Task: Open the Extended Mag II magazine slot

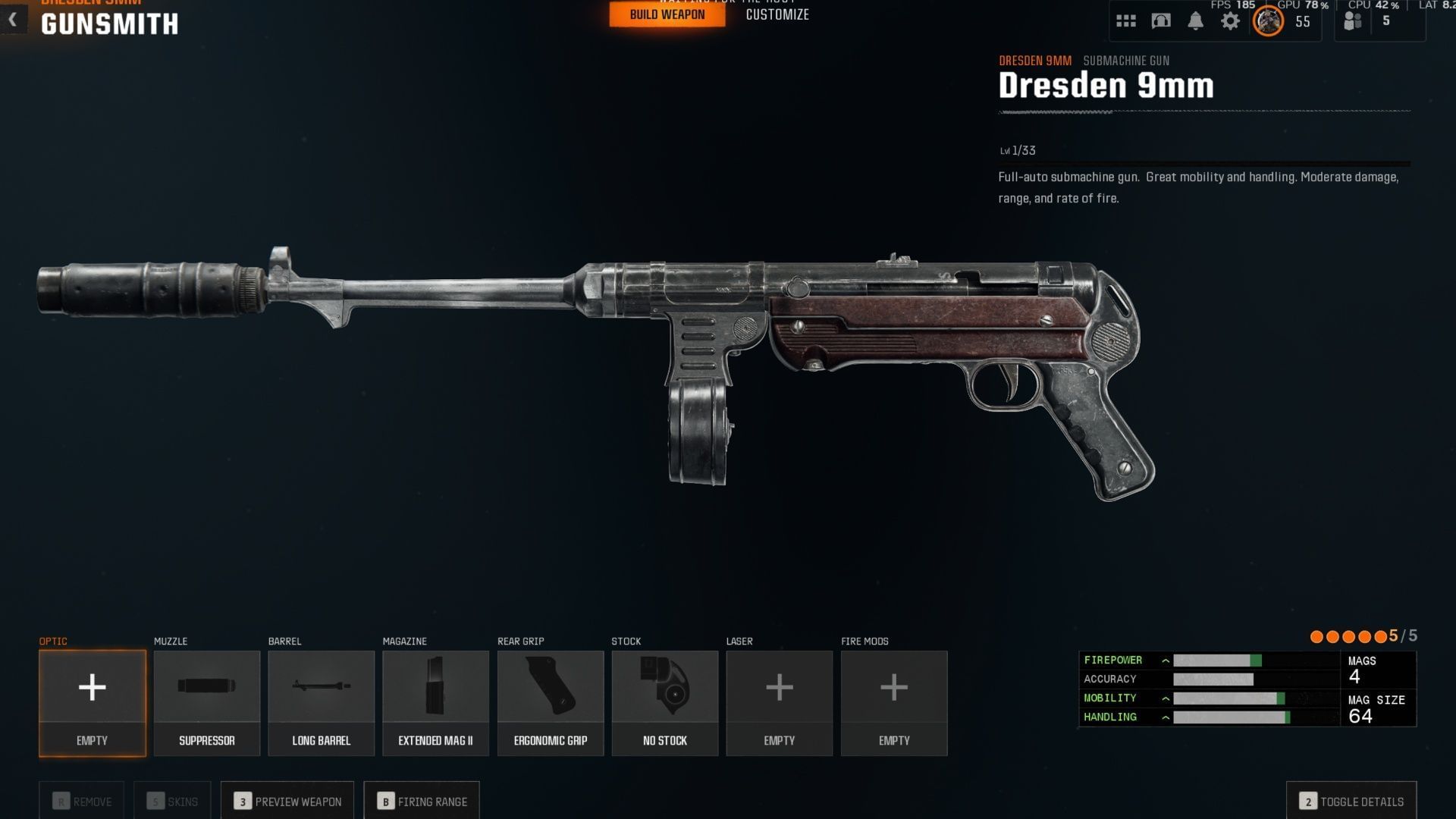Action: (x=436, y=702)
